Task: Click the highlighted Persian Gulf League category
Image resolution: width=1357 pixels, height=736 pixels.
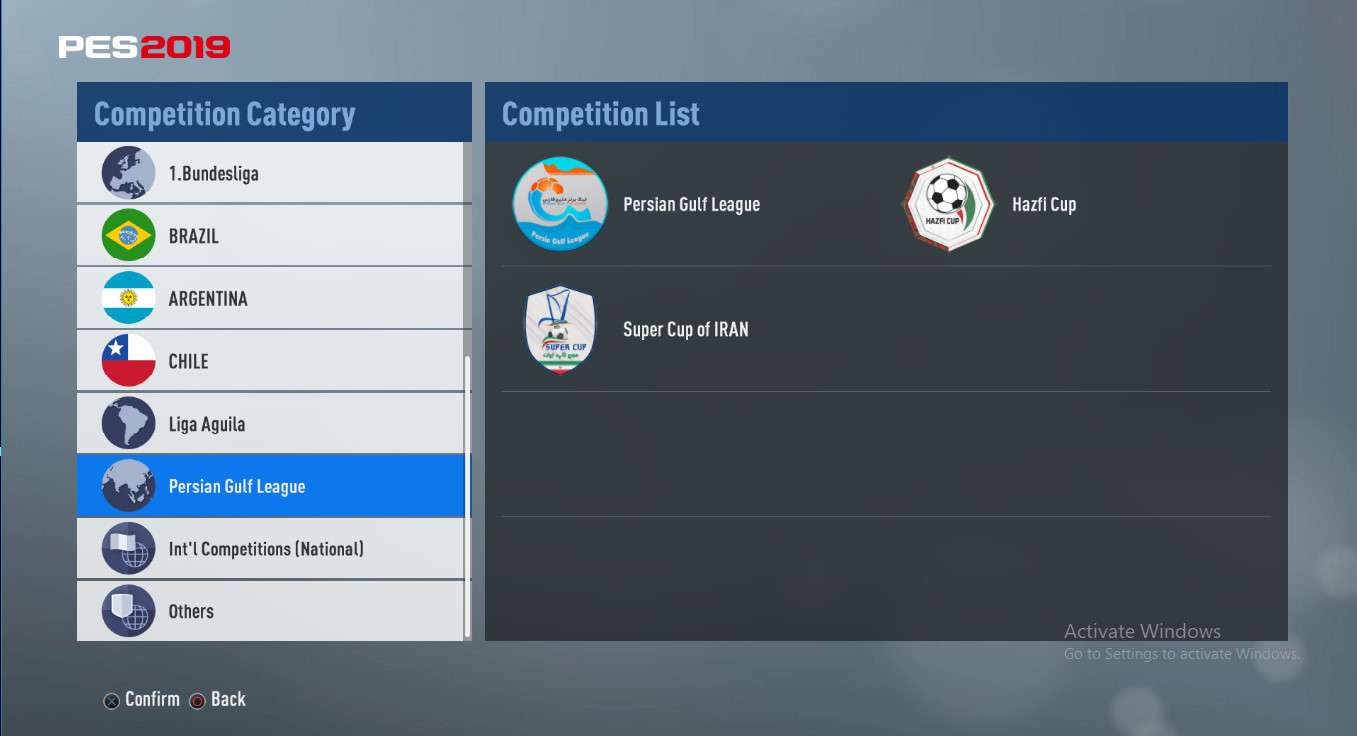Action: (270, 487)
